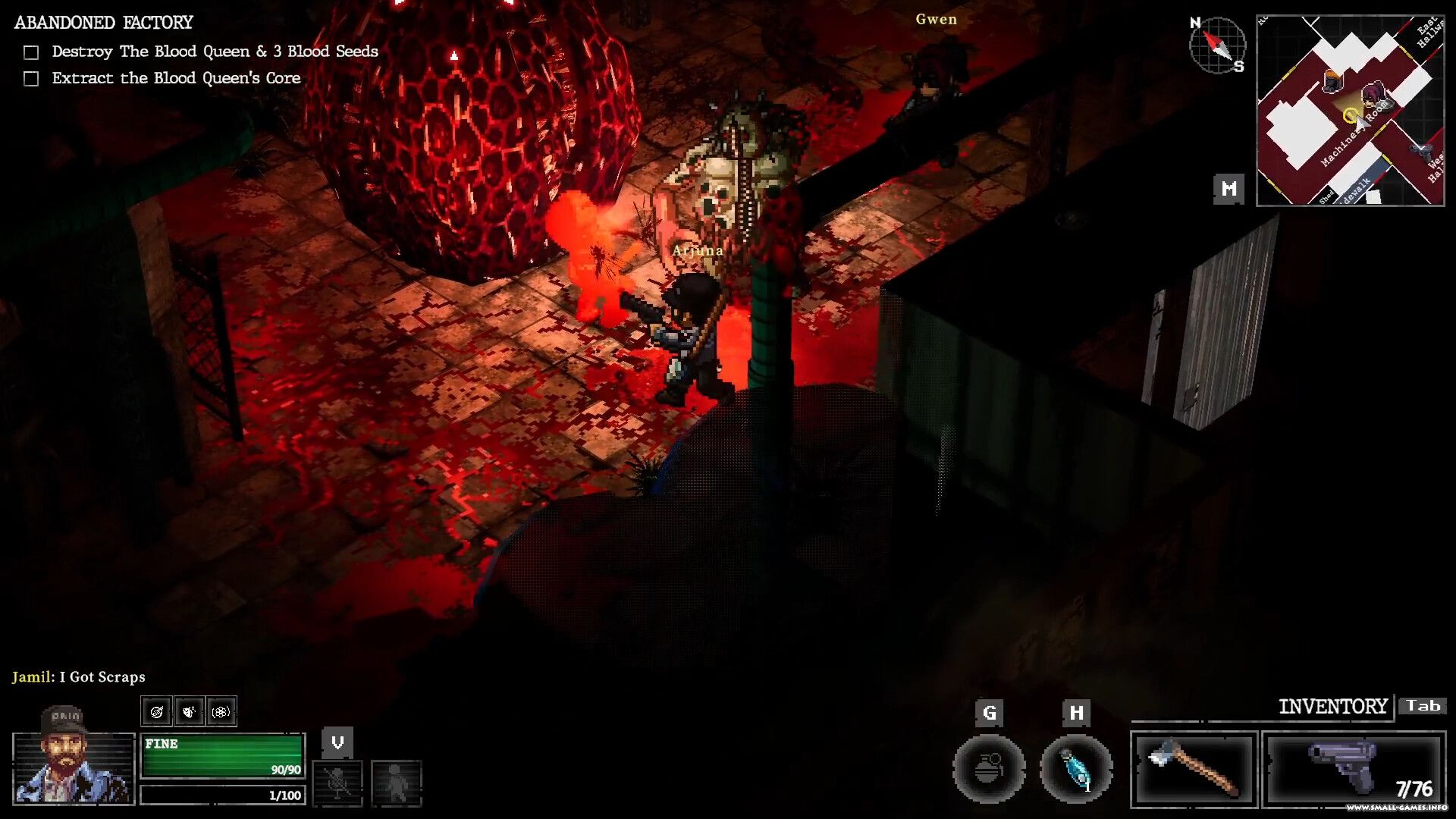Open the factory minimap
Image resolution: width=1456 pixels, height=819 pixels.
pyautogui.click(x=1350, y=111)
